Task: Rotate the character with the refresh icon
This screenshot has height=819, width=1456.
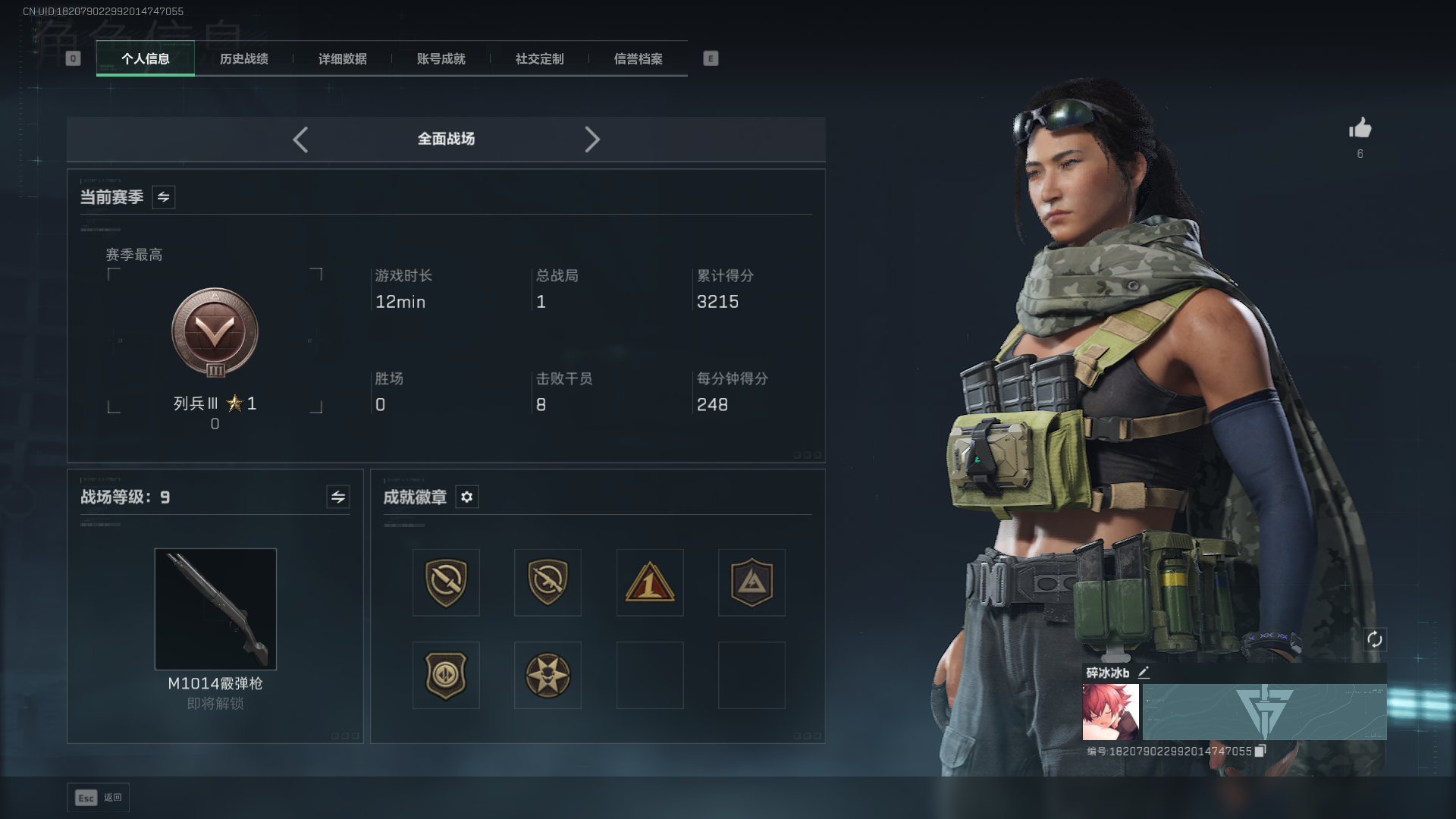Action: pyautogui.click(x=1374, y=639)
